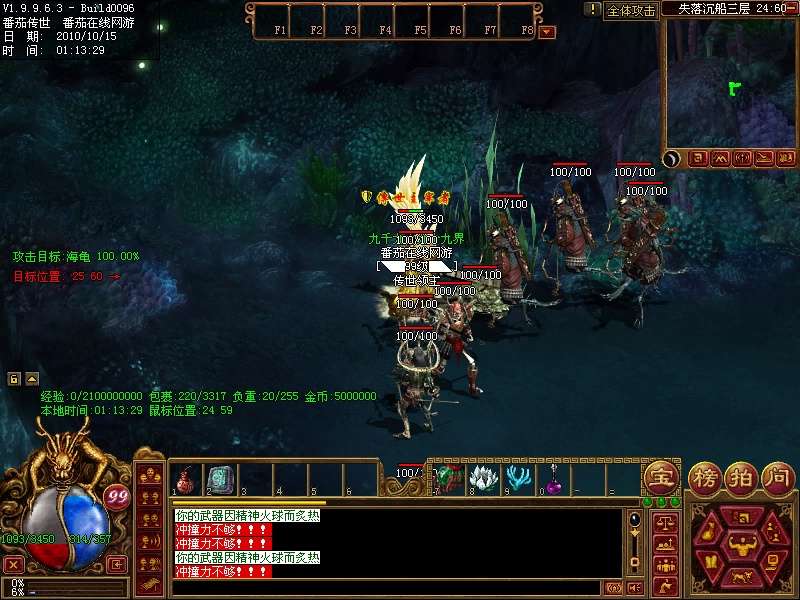Viewport: 800px width, 600px height.
Task: Use the blue coral item in slot 9
Action: (x=518, y=479)
